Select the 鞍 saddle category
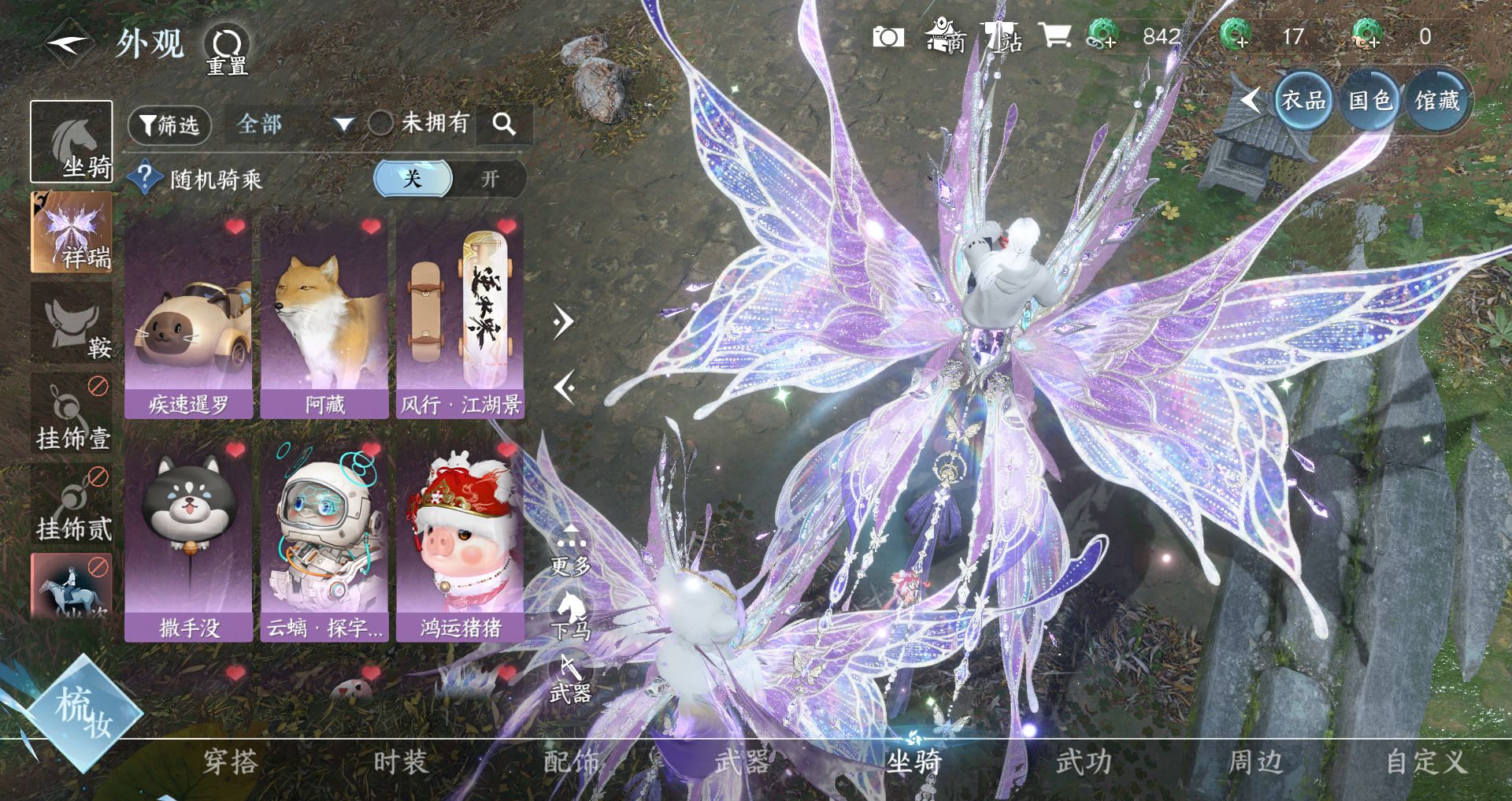This screenshot has width=1512, height=801. 72,324
